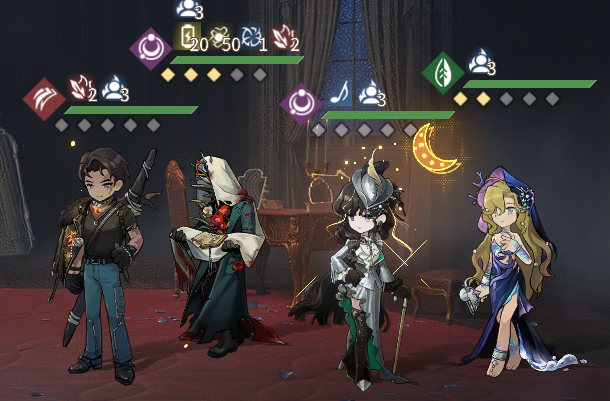Check the yellow card buff showing 20

187,37
